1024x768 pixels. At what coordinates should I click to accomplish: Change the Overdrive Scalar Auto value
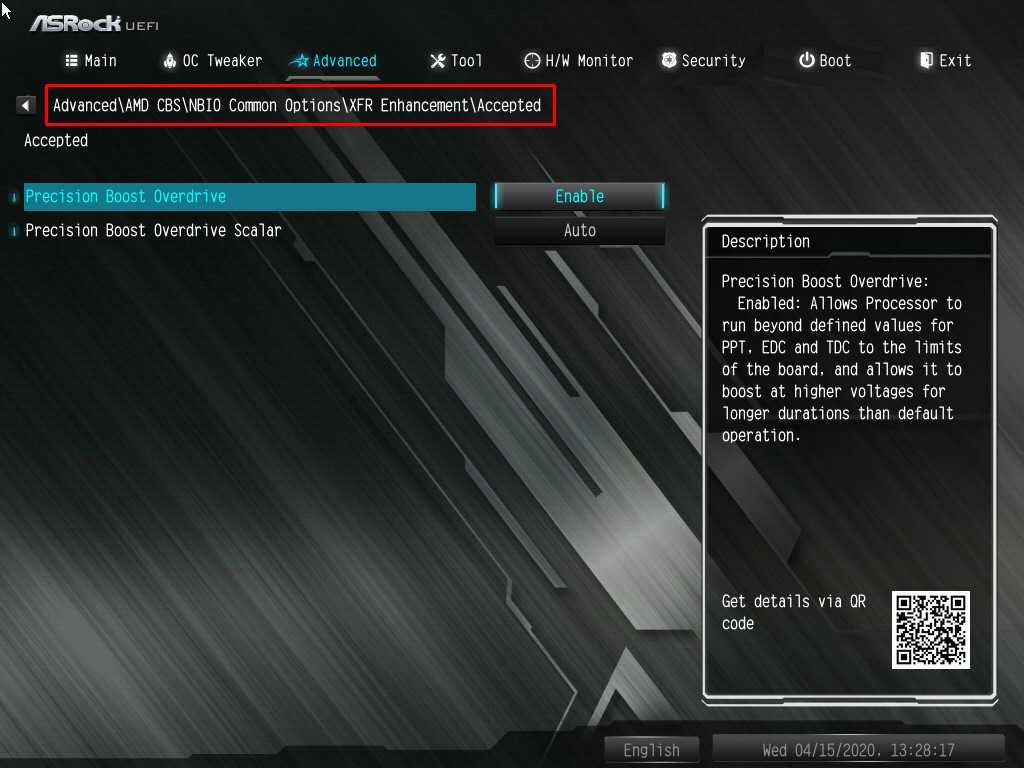click(579, 231)
